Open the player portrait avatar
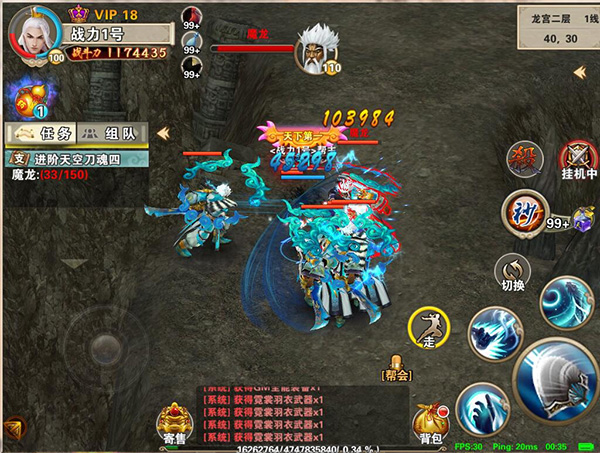Image resolution: width=600 pixels, height=453 pixels. (31, 33)
